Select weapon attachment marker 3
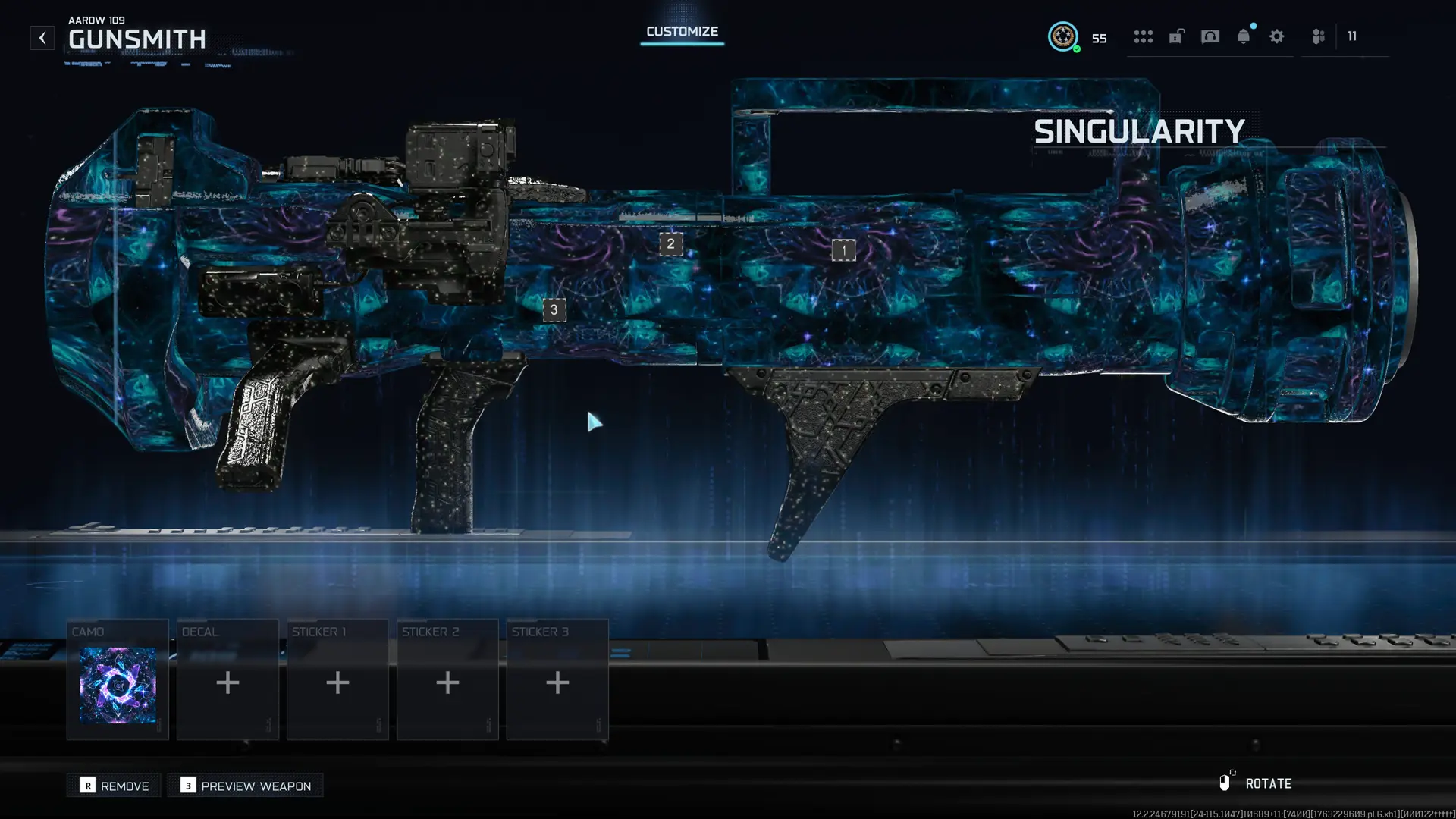1456x819 pixels. (x=554, y=309)
